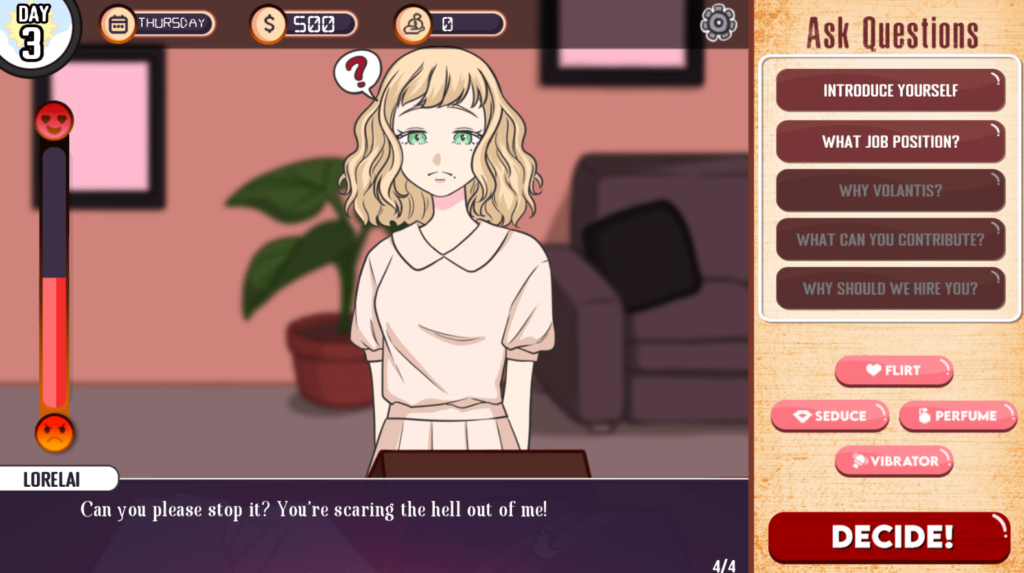Viewport: 1024px width, 573px height.
Task: Choose the What Job Position question
Action: 890,142
